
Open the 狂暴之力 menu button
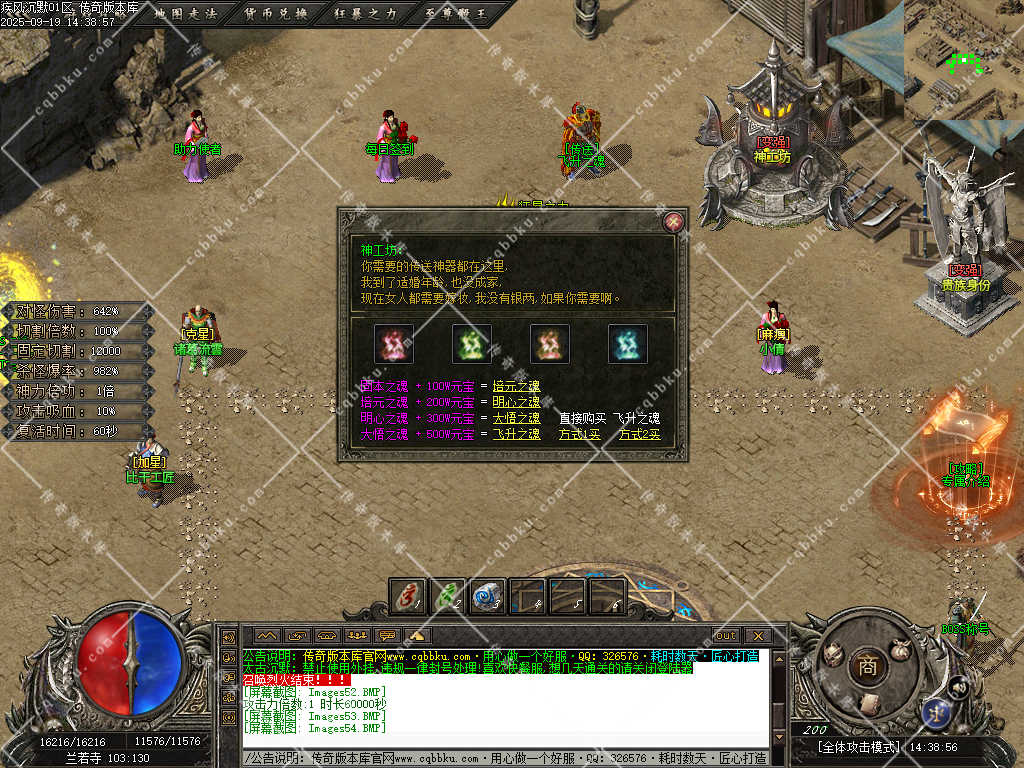tap(368, 14)
